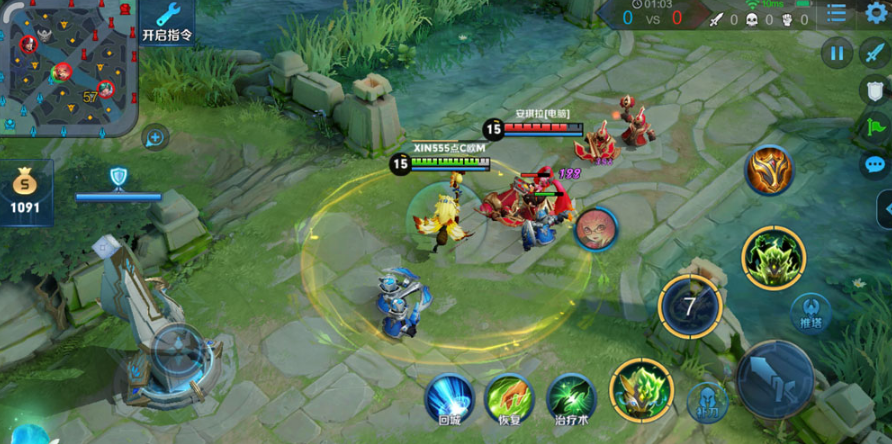Screen dimensions: 892x444
Task: Open the gold shop showing 1091
Action: point(25,192)
